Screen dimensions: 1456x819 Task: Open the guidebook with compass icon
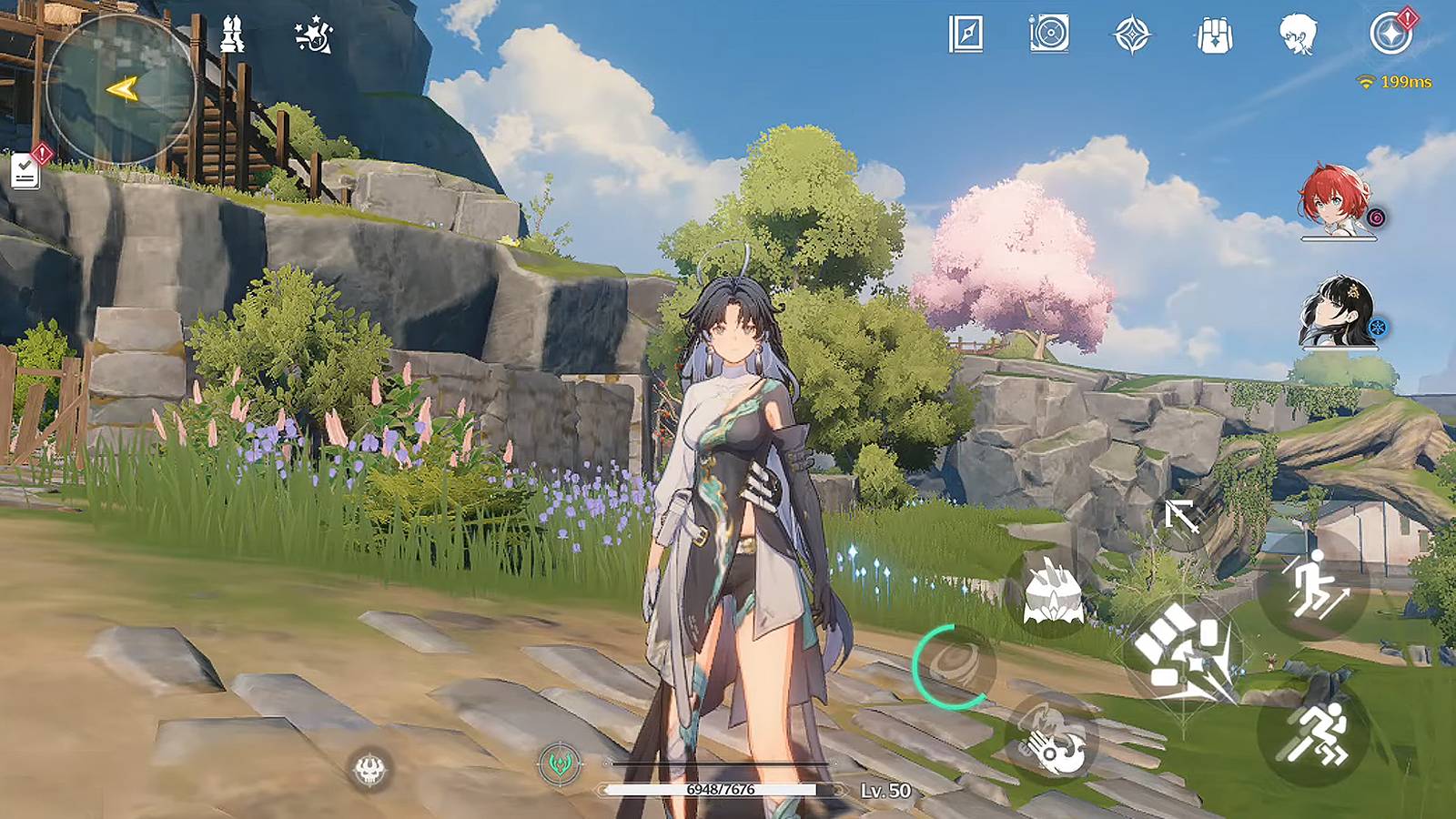966,35
